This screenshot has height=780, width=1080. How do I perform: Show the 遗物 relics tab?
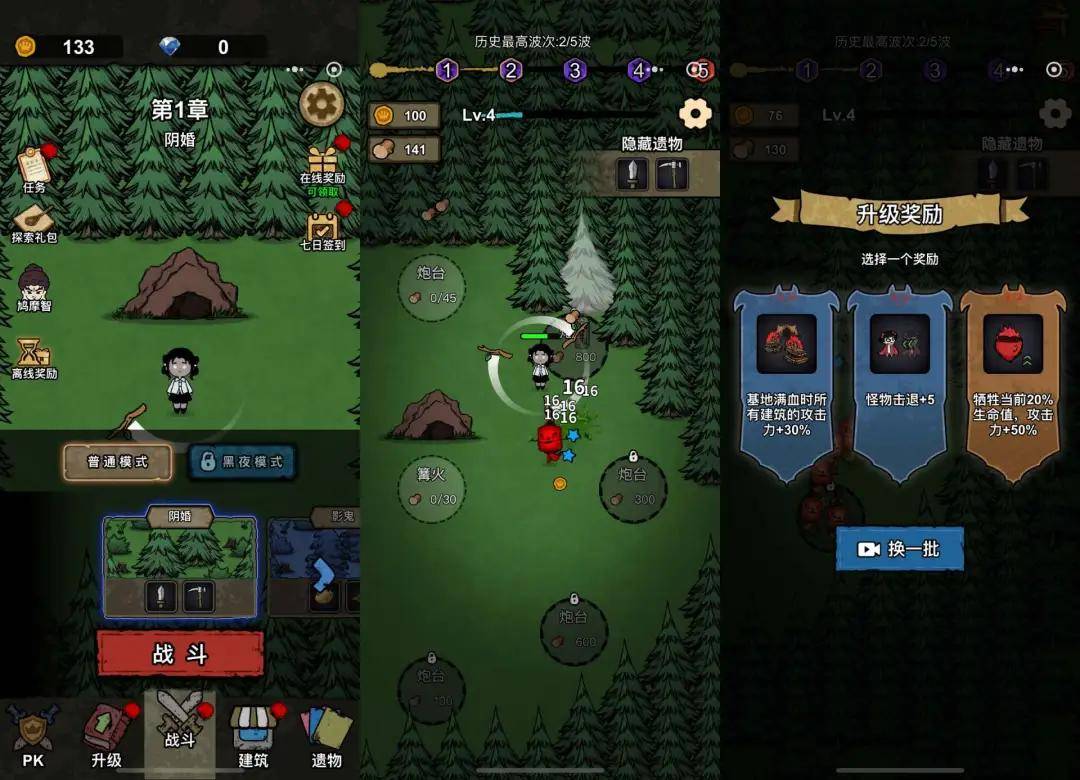(326, 735)
